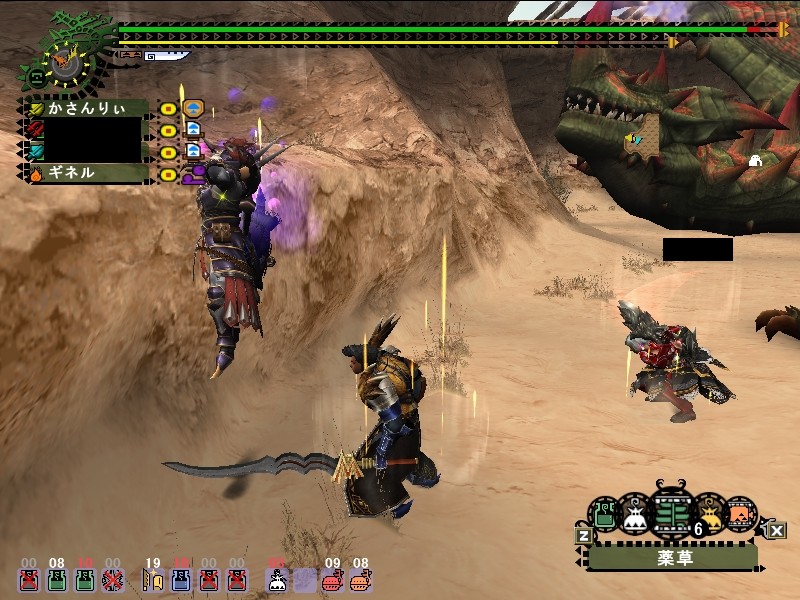Pick the yellow sack in the item wheel
This screenshot has height=600, width=800.
(x=709, y=514)
